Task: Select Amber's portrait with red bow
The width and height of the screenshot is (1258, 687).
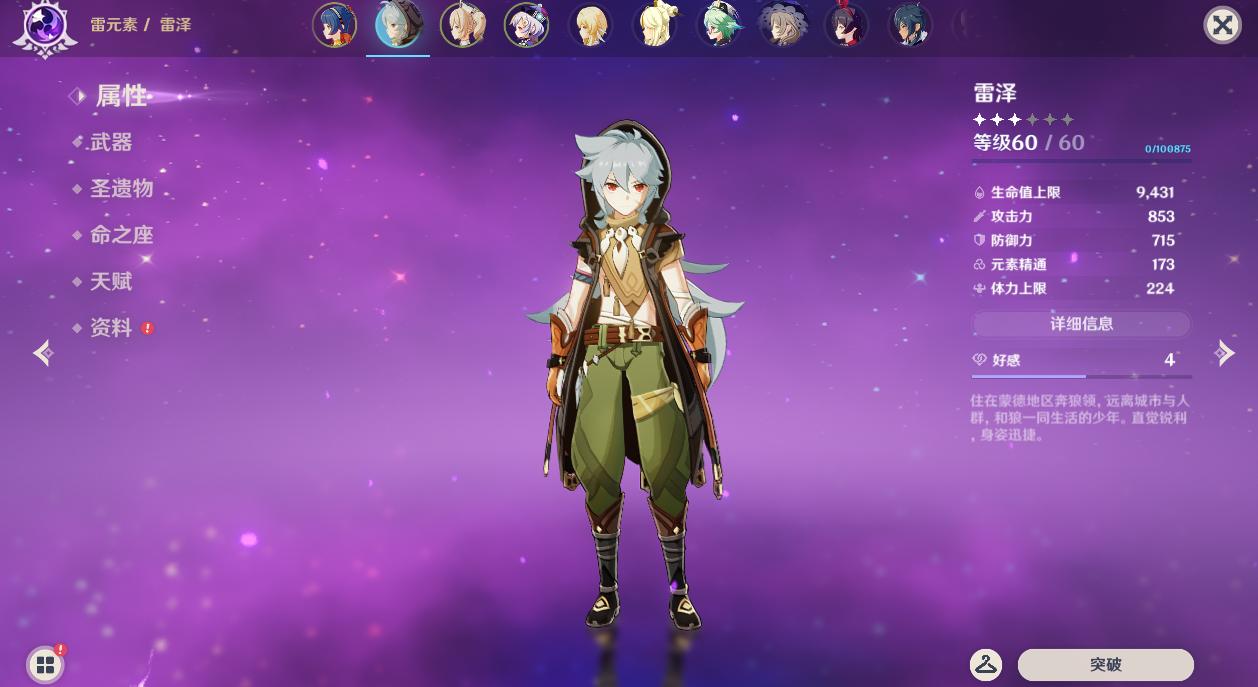Action: (846, 25)
